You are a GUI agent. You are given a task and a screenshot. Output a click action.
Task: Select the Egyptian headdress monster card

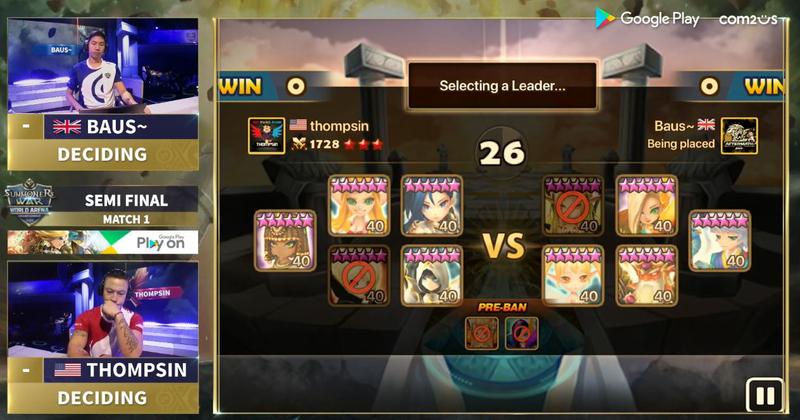pos(285,241)
